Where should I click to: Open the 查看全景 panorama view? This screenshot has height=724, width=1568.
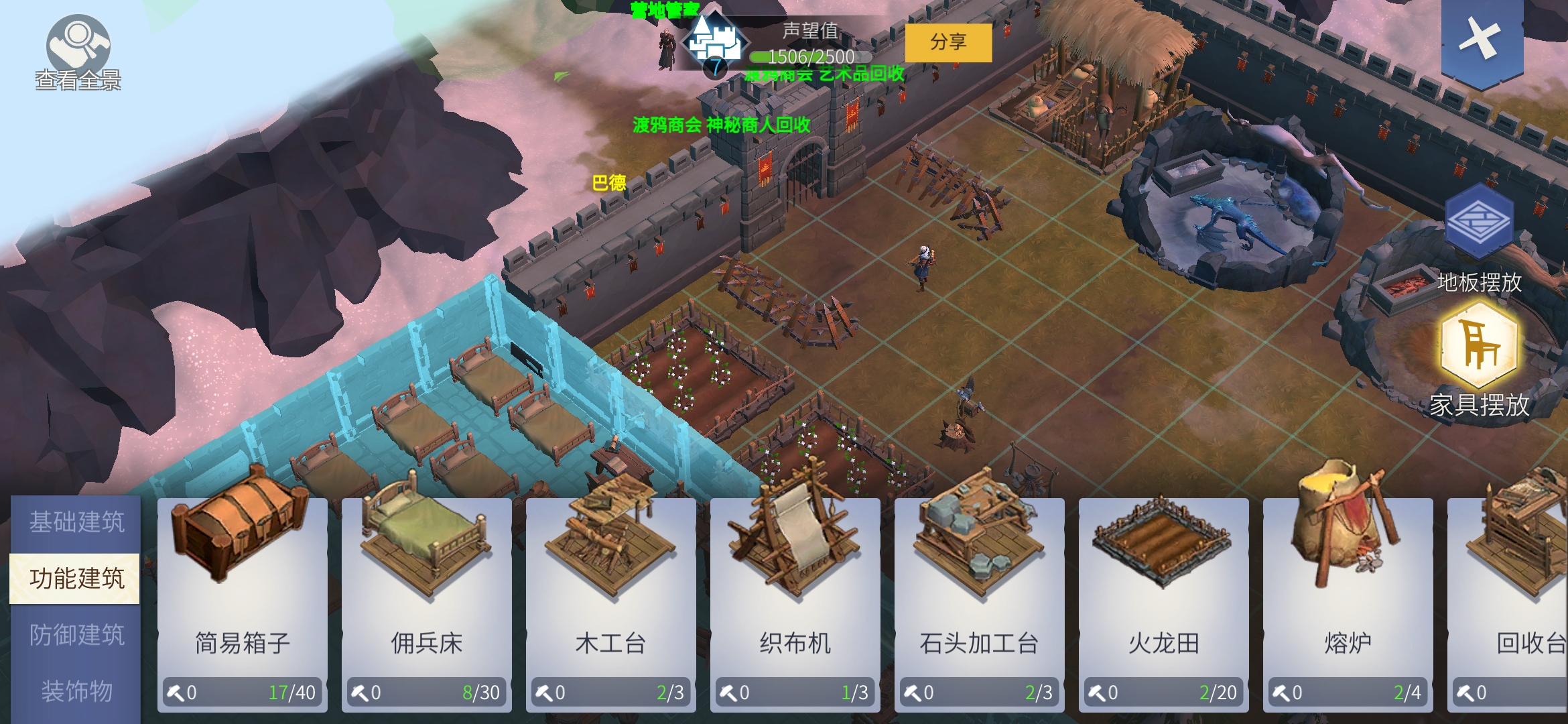[78, 52]
